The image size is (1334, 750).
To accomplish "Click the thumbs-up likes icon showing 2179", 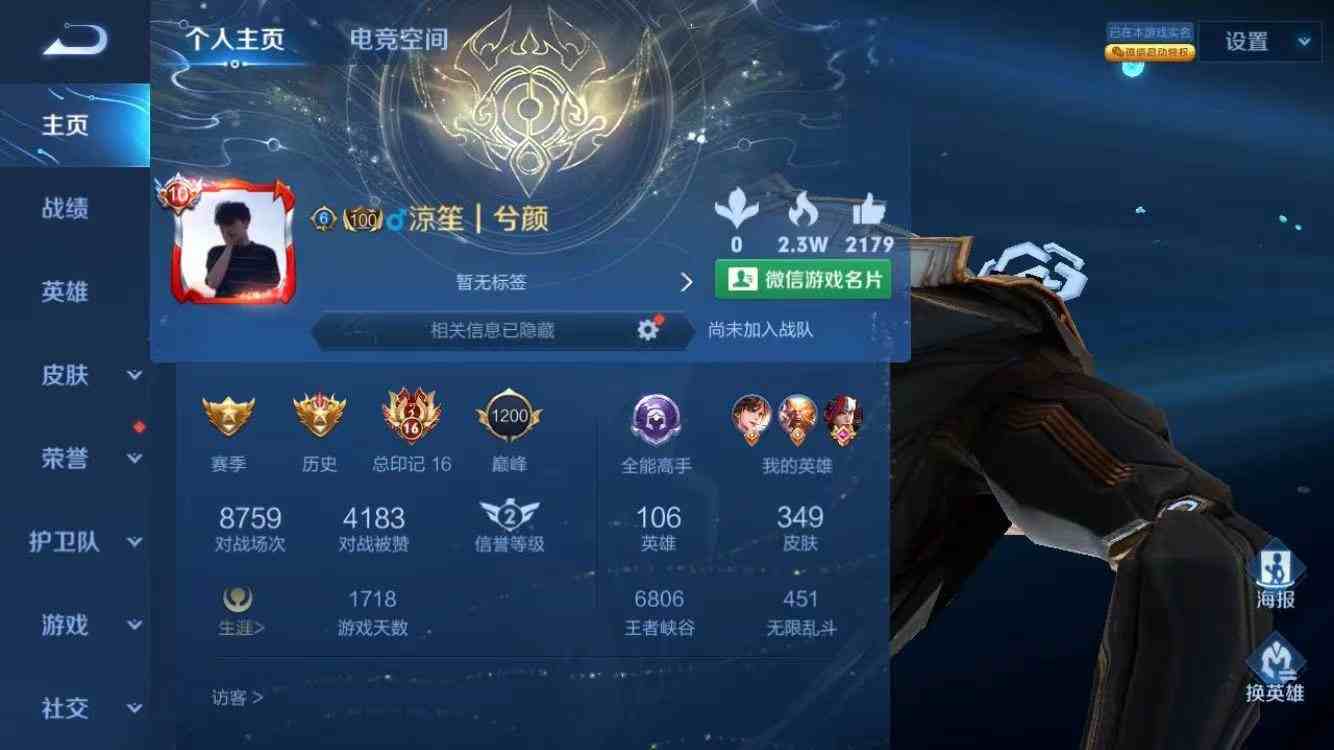I will click(x=866, y=213).
